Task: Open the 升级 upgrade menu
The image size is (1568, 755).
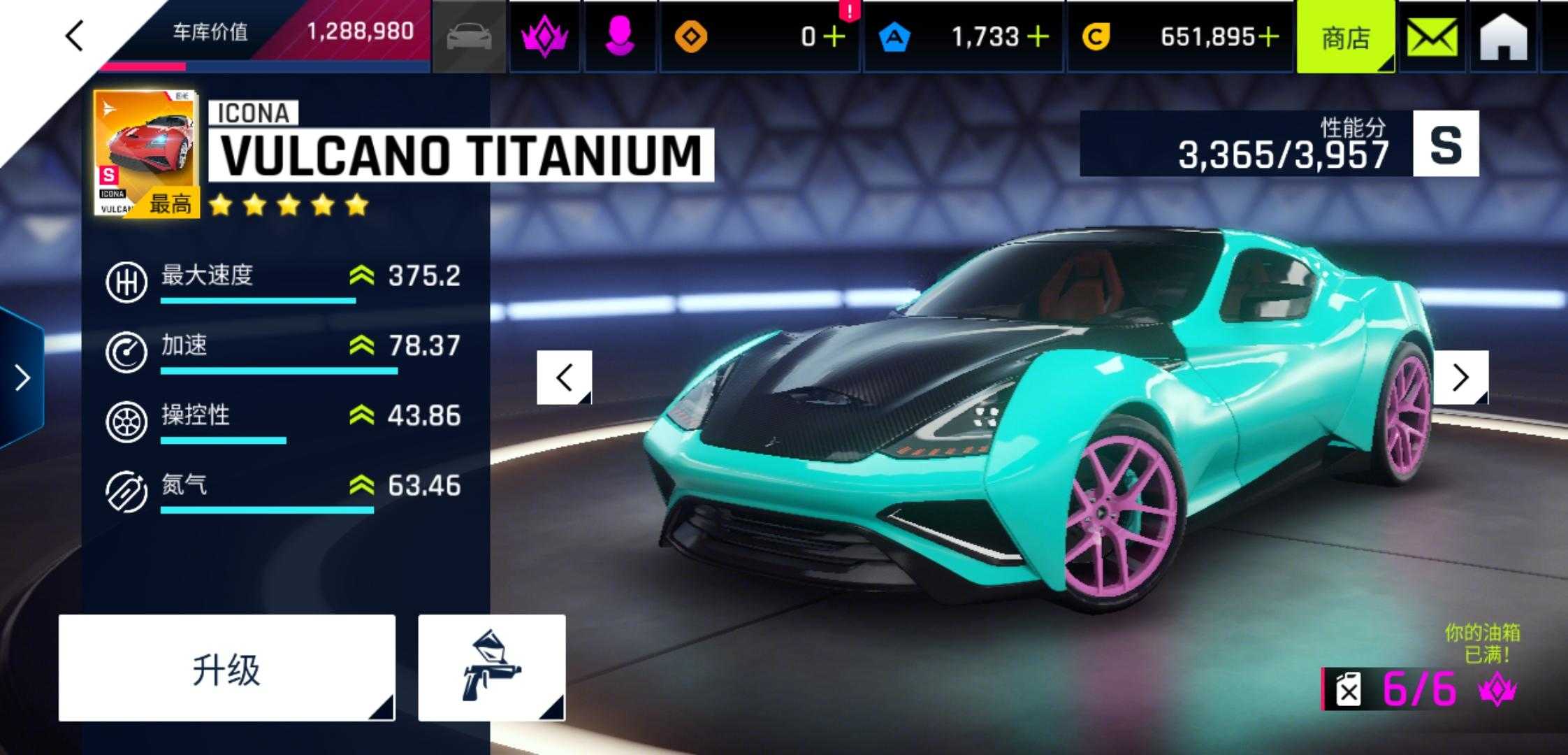Action: [226, 668]
